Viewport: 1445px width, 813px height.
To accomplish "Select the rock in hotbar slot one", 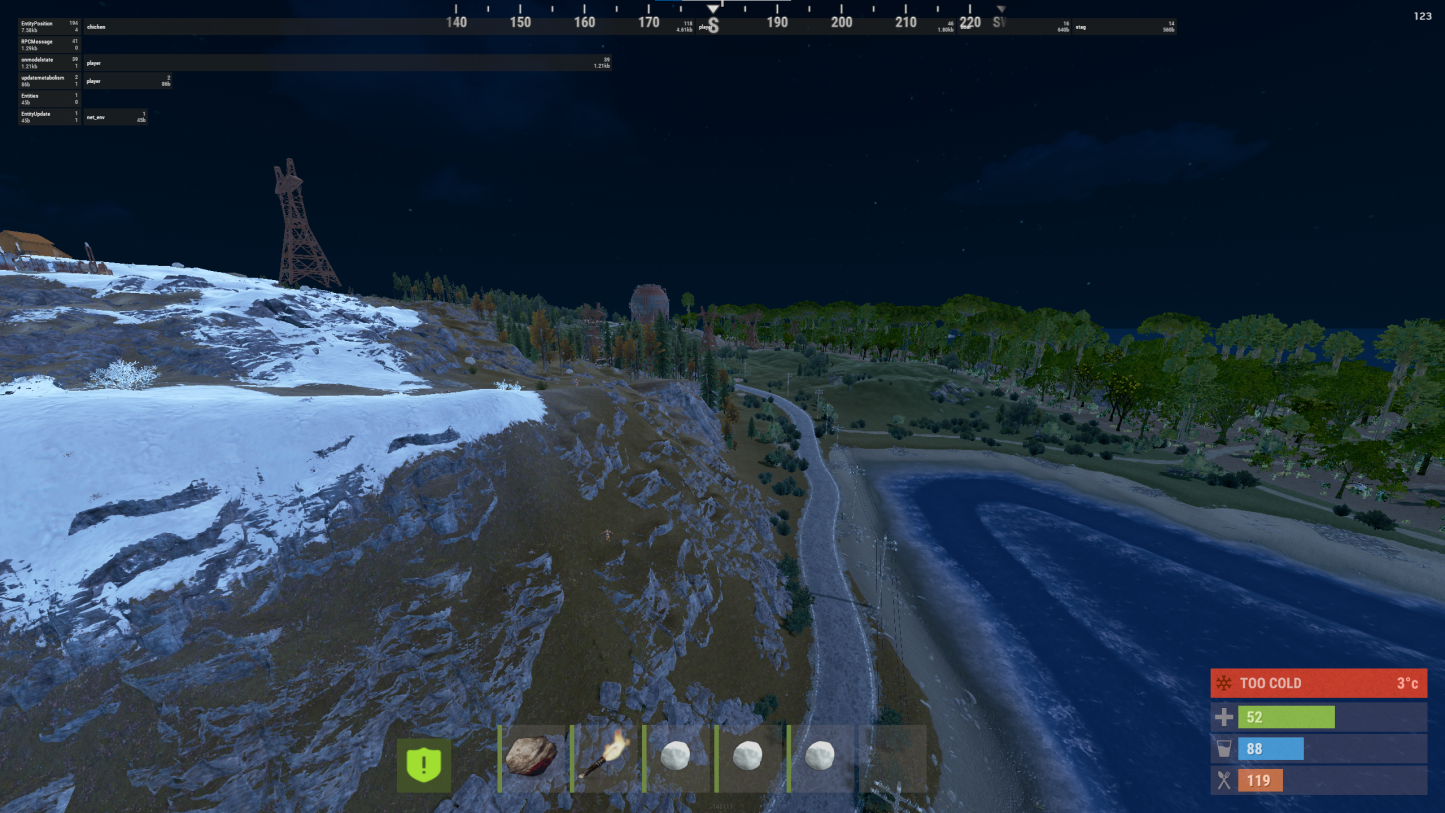I will 531,758.
